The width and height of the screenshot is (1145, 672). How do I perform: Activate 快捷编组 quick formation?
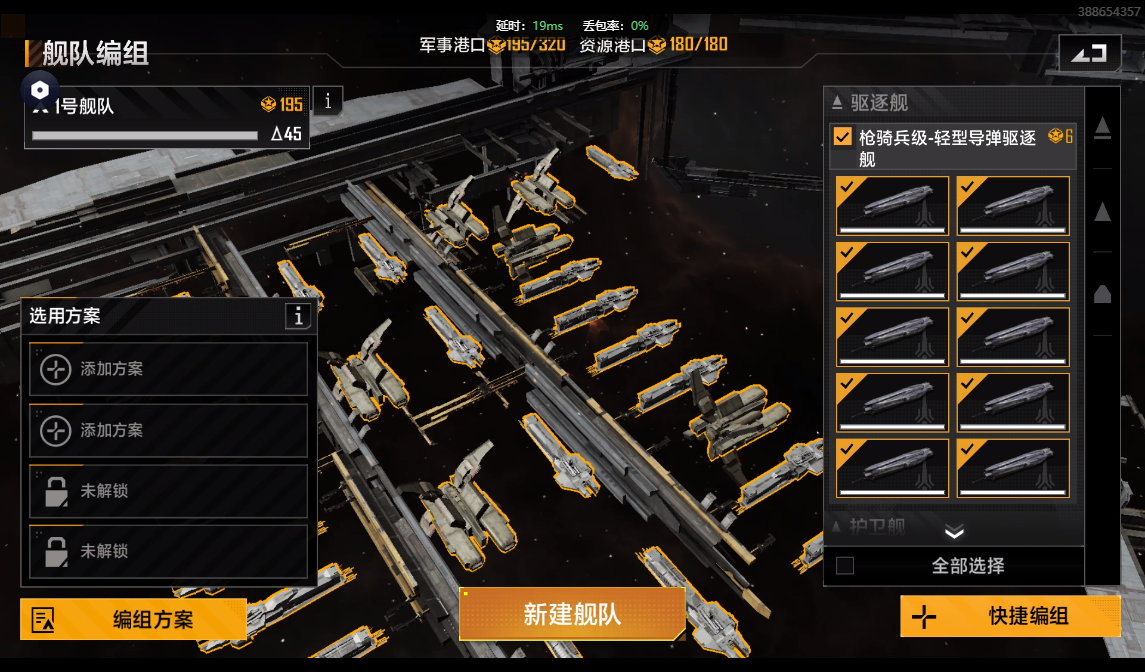click(x=1010, y=616)
